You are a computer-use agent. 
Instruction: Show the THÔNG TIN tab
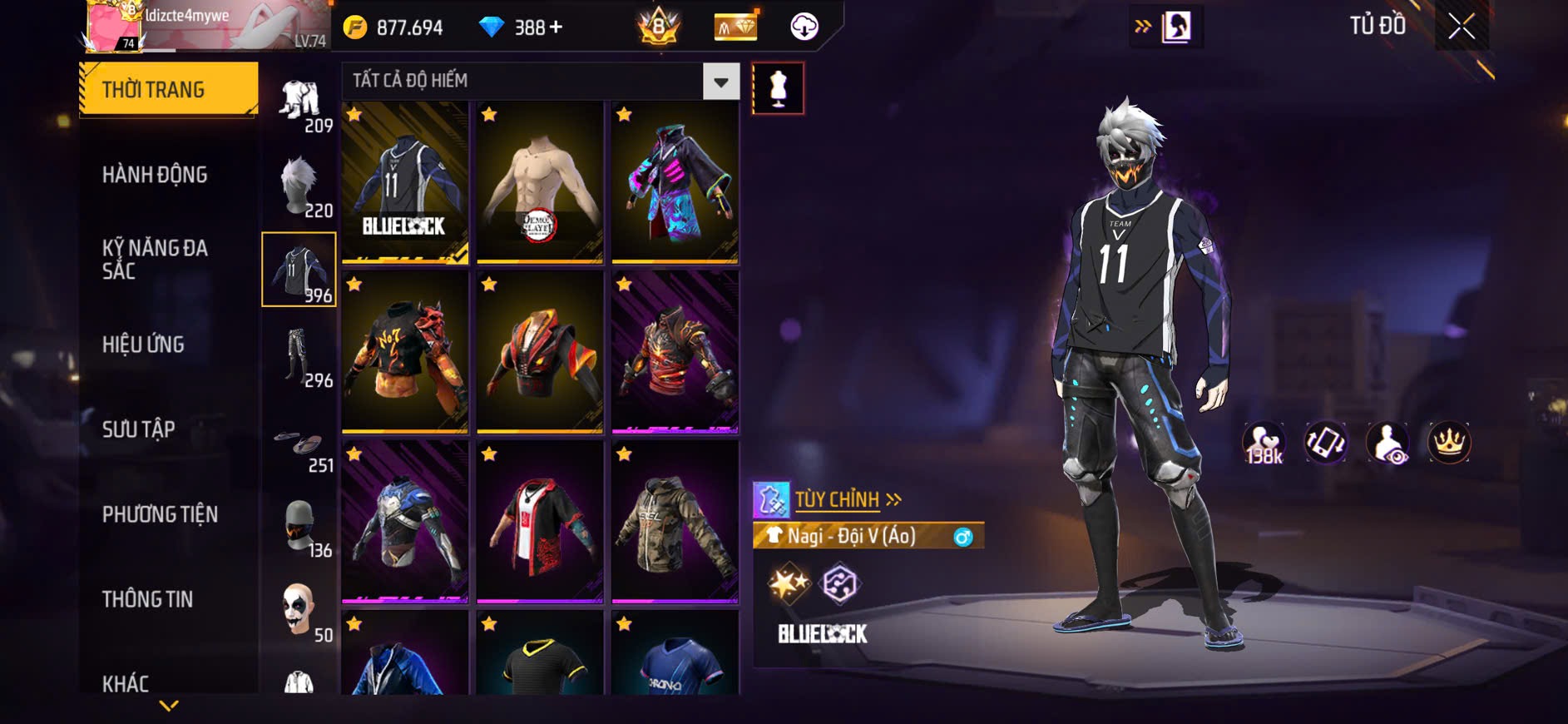pyautogui.click(x=147, y=599)
